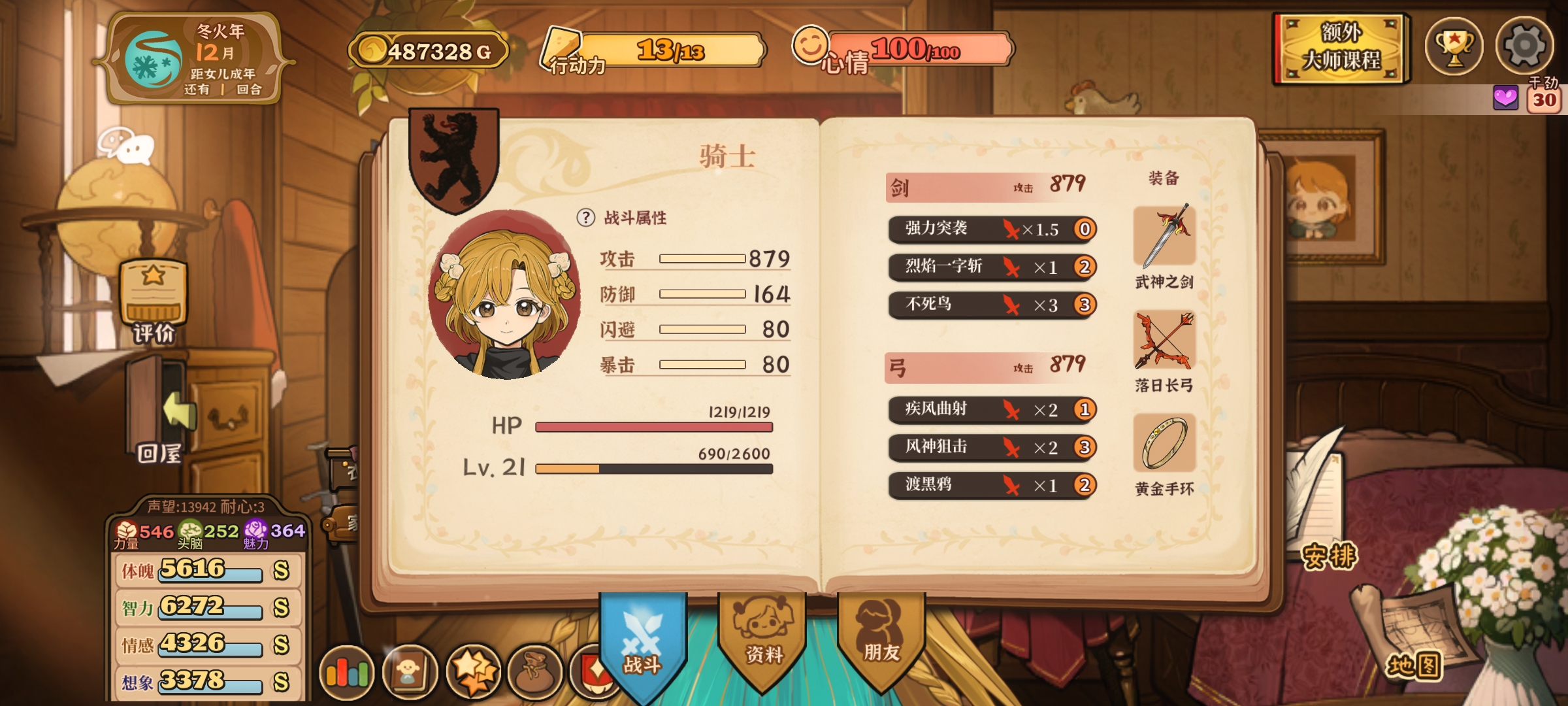Select the 落日长弓 equipment slot
The width and height of the screenshot is (1568, 706).
[x=1164, y=341]
